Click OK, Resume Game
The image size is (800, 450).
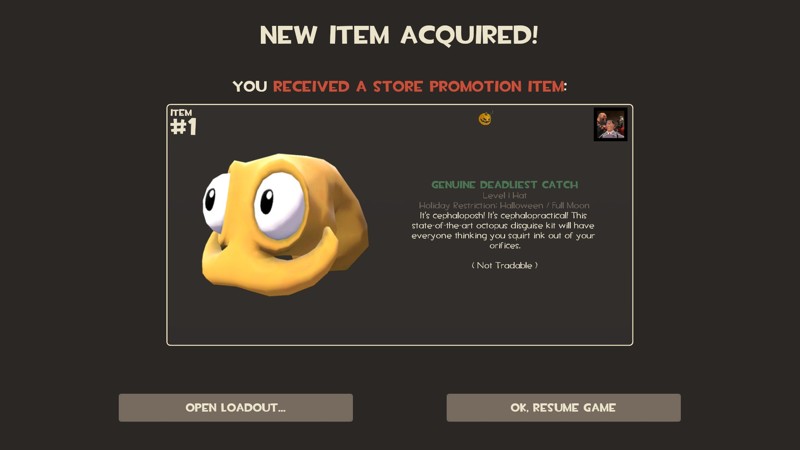point(563,407)
